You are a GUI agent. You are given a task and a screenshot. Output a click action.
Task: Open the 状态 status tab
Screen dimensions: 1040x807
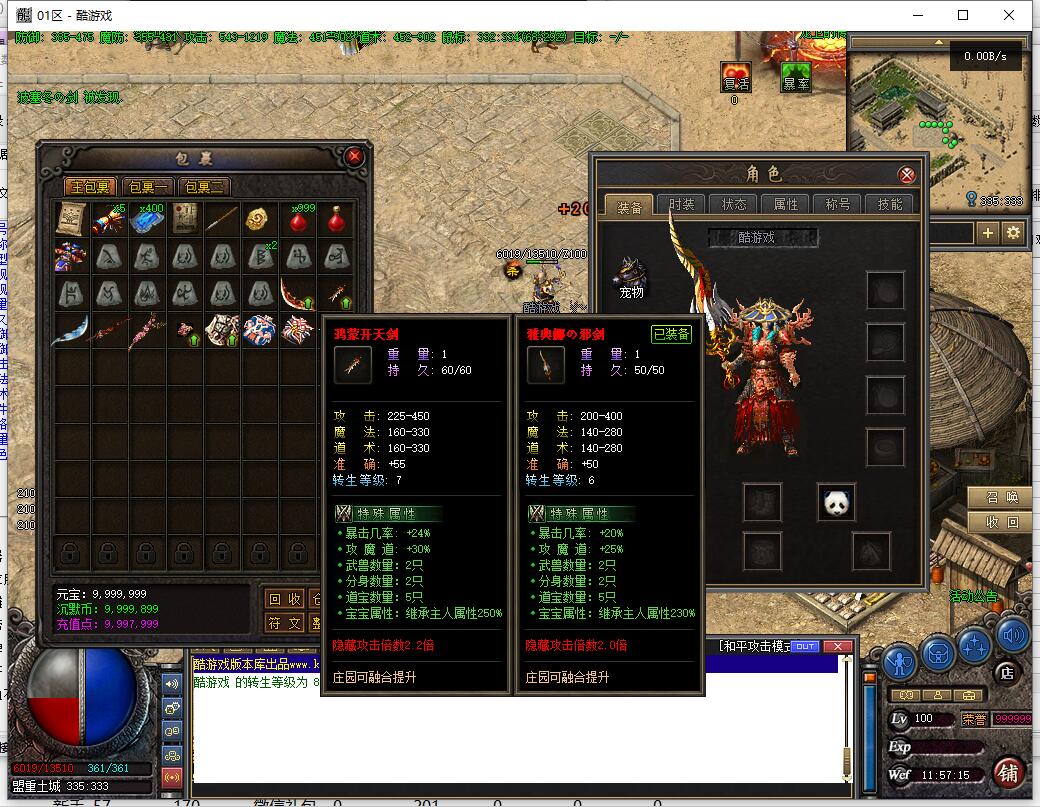pos(734,204)
